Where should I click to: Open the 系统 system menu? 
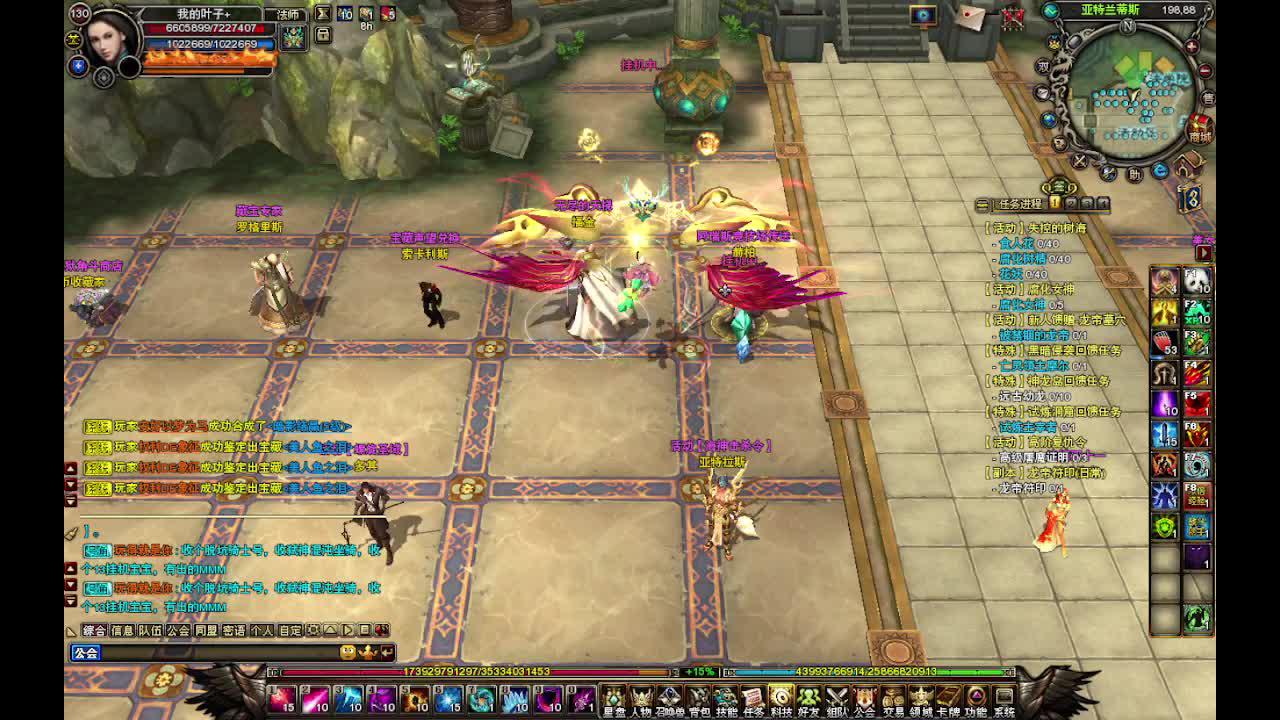click(x=1003, y=700)
